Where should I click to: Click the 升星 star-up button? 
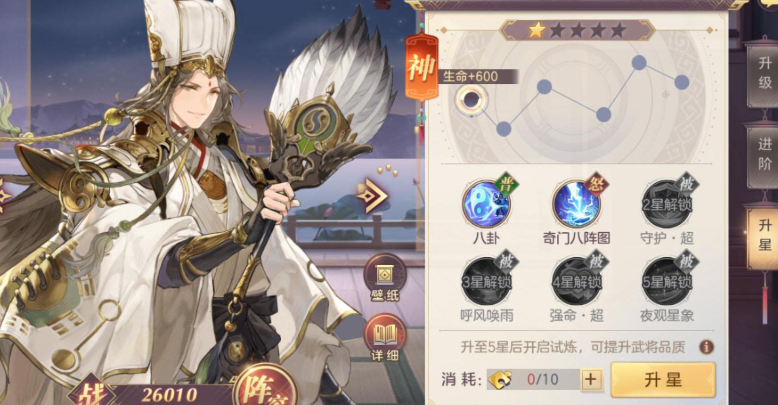(x=662, y=380)
